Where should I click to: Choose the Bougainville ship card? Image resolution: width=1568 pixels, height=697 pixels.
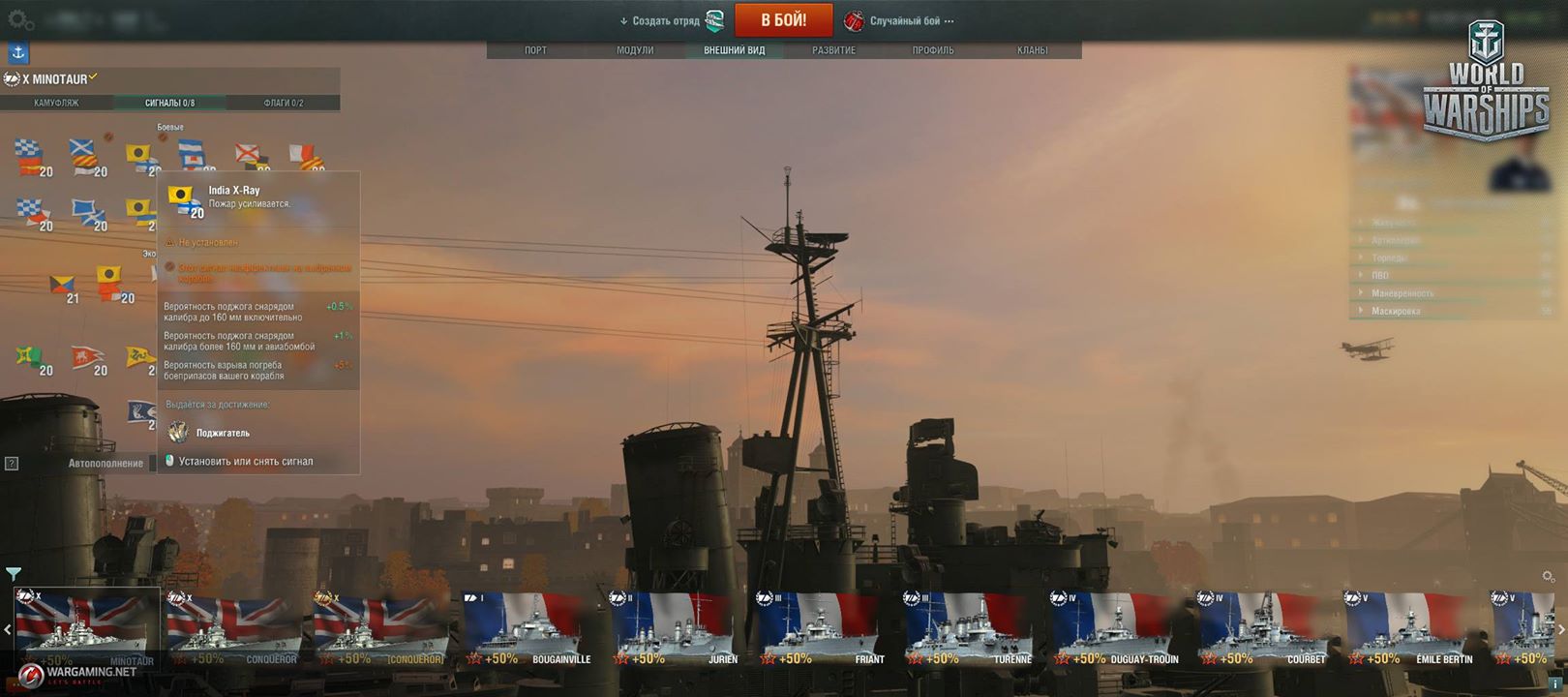[x=528, y=629]
